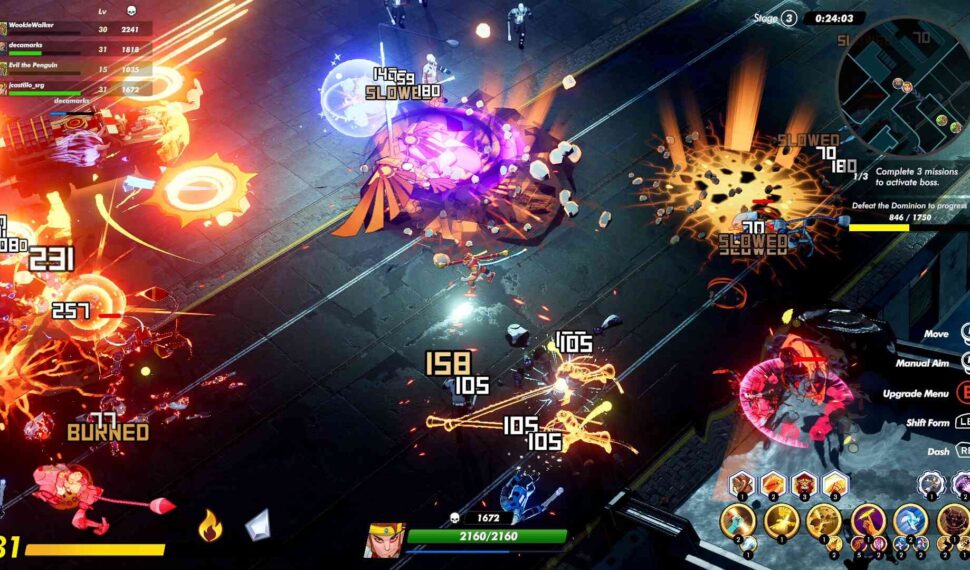Click the flame element icon

(210, 526)
